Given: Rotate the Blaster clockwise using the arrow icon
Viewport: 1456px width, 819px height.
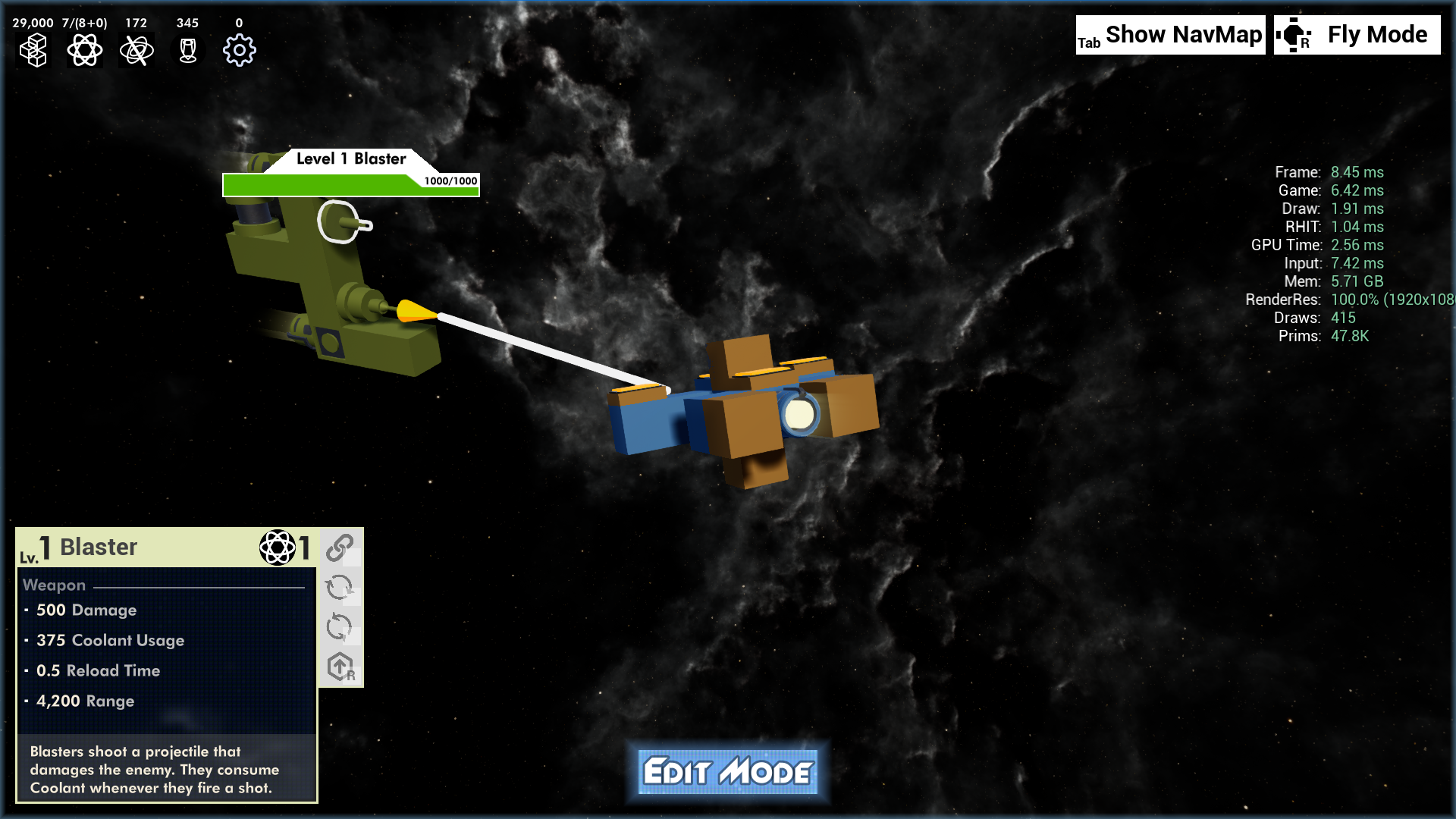Looking at the screenshot, I should coord(340,588).
